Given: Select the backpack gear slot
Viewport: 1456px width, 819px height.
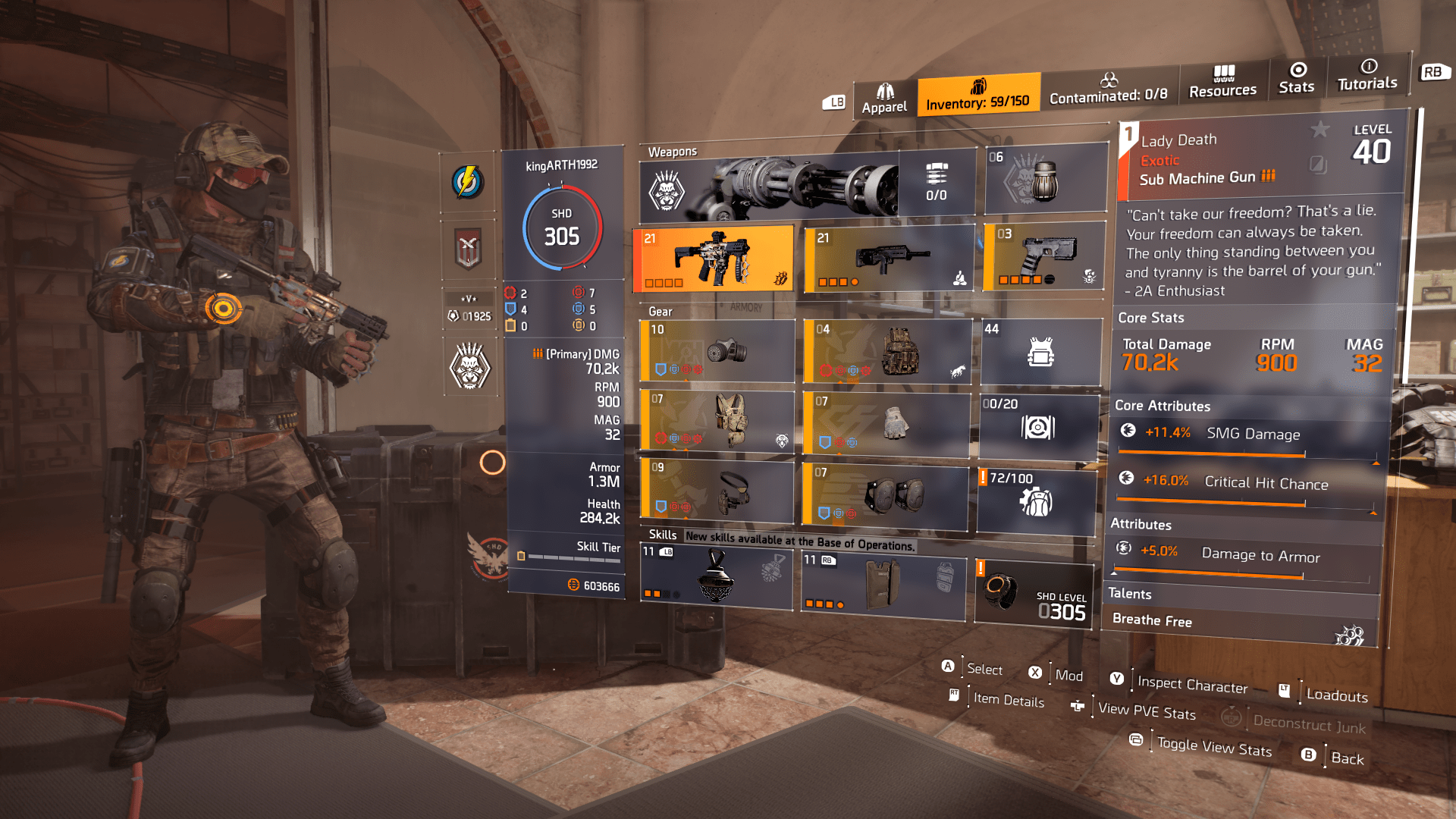Looking at the screenshot, I should (x=887, y=350).
